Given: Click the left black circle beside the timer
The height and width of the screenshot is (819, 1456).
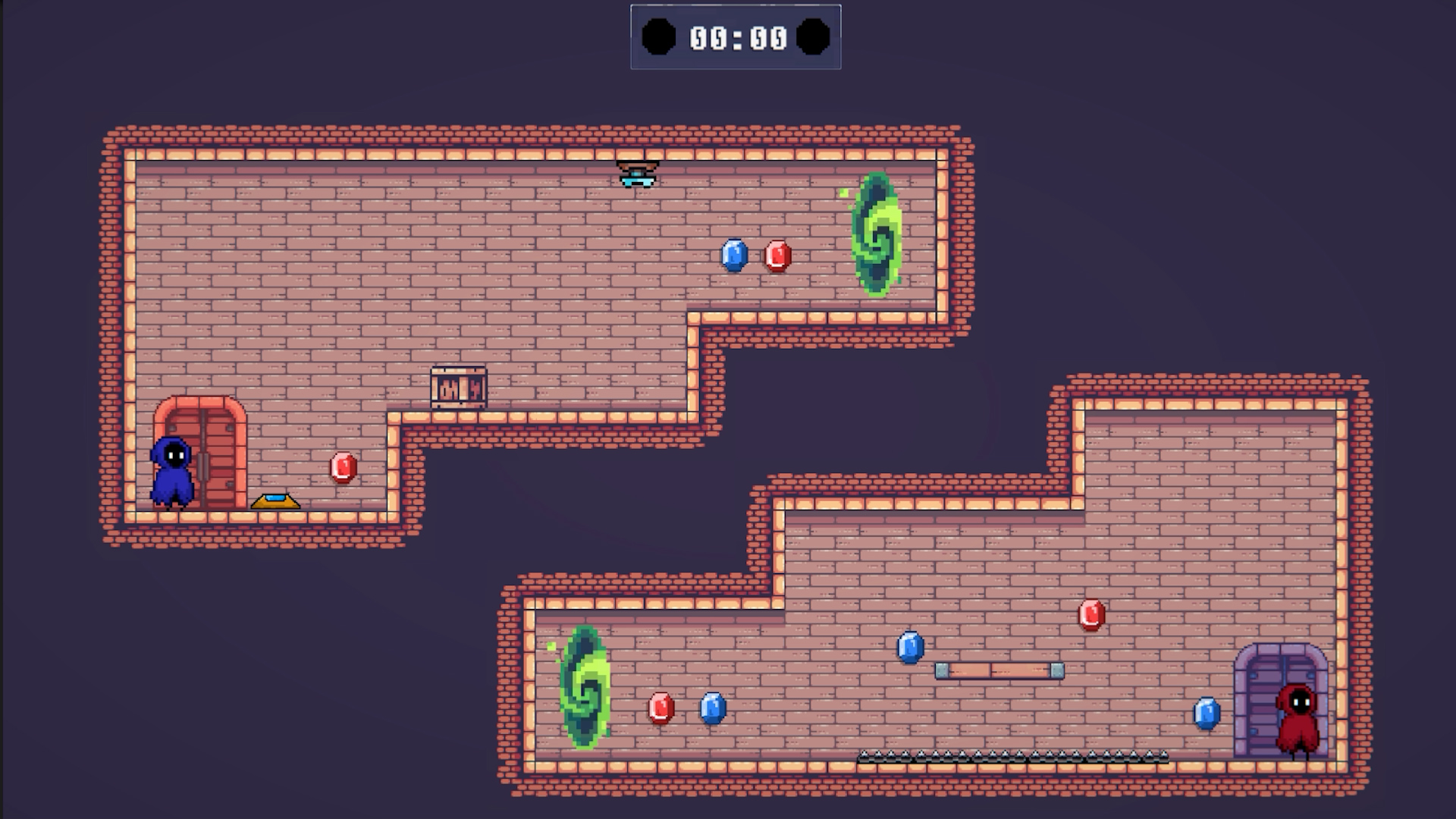Looking at the screenshot, I should (661, 34).
